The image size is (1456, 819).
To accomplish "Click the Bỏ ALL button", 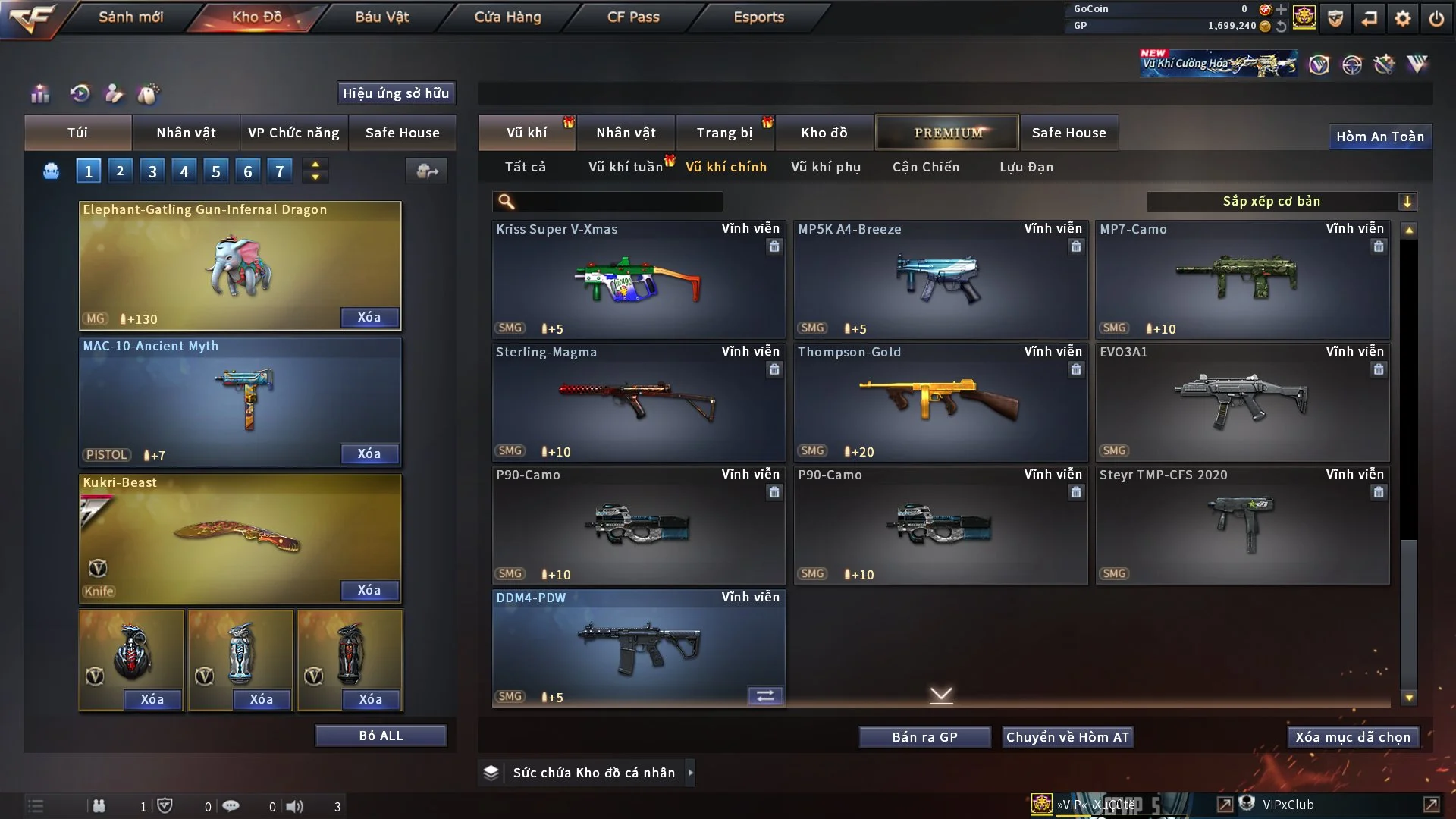I will [381, 736].
